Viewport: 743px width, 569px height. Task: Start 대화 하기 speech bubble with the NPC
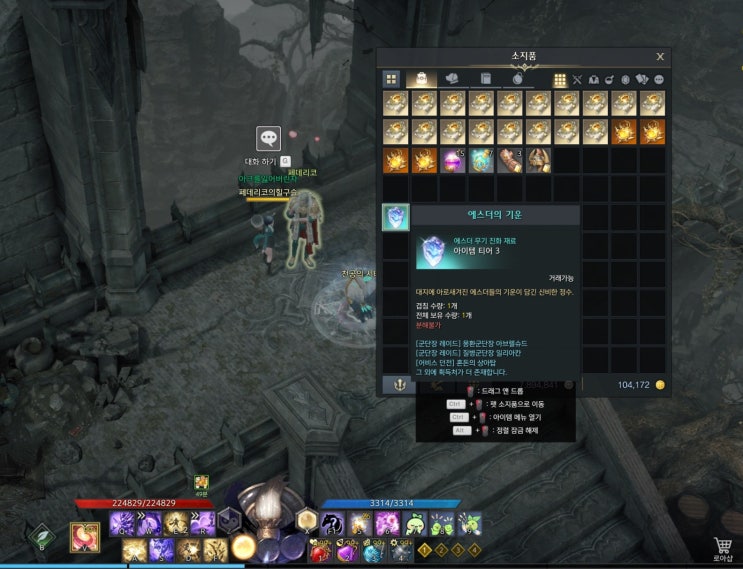click(268, 140)
